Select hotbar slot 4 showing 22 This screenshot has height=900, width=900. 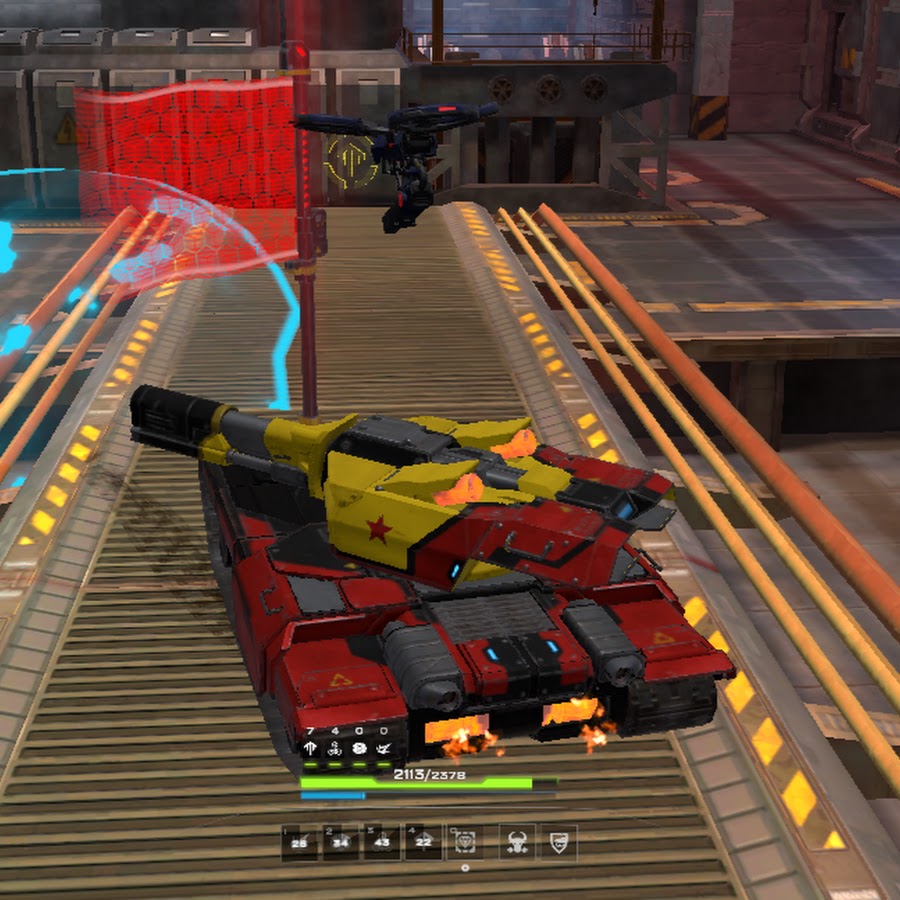[x=423, y=842]
